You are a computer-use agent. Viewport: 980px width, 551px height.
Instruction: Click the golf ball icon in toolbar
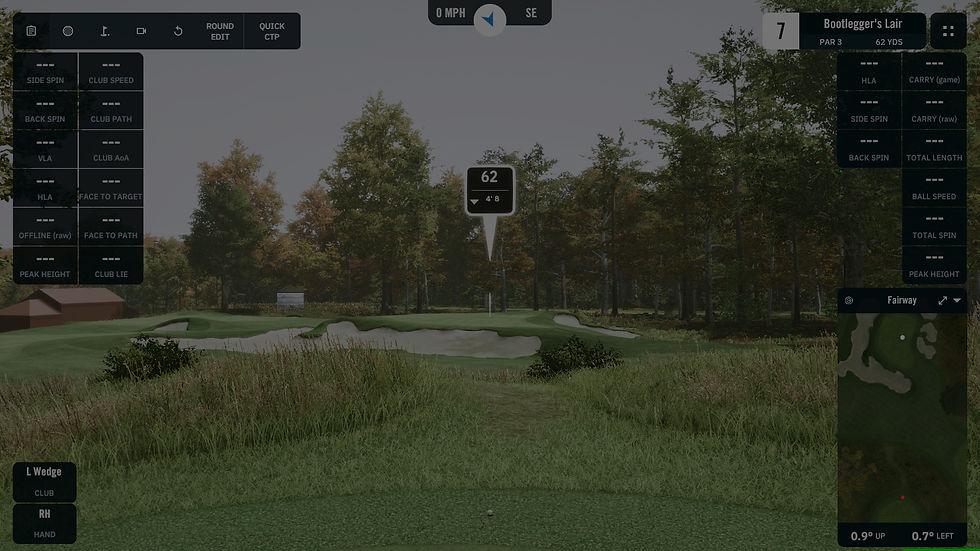pyautogui.click(x=68, y=31)
